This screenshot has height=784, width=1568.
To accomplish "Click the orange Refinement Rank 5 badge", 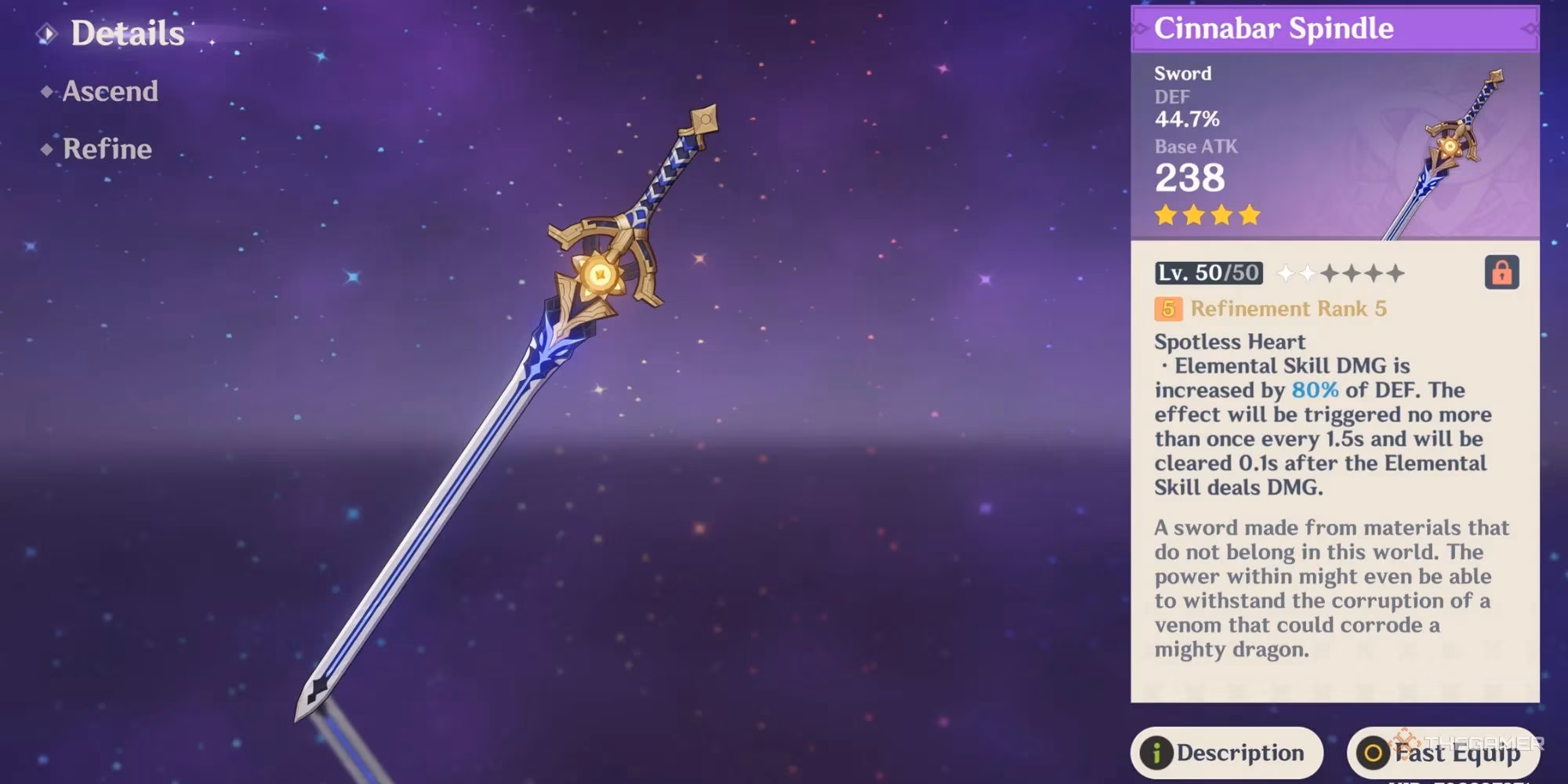I will (x=1167, y=310).
